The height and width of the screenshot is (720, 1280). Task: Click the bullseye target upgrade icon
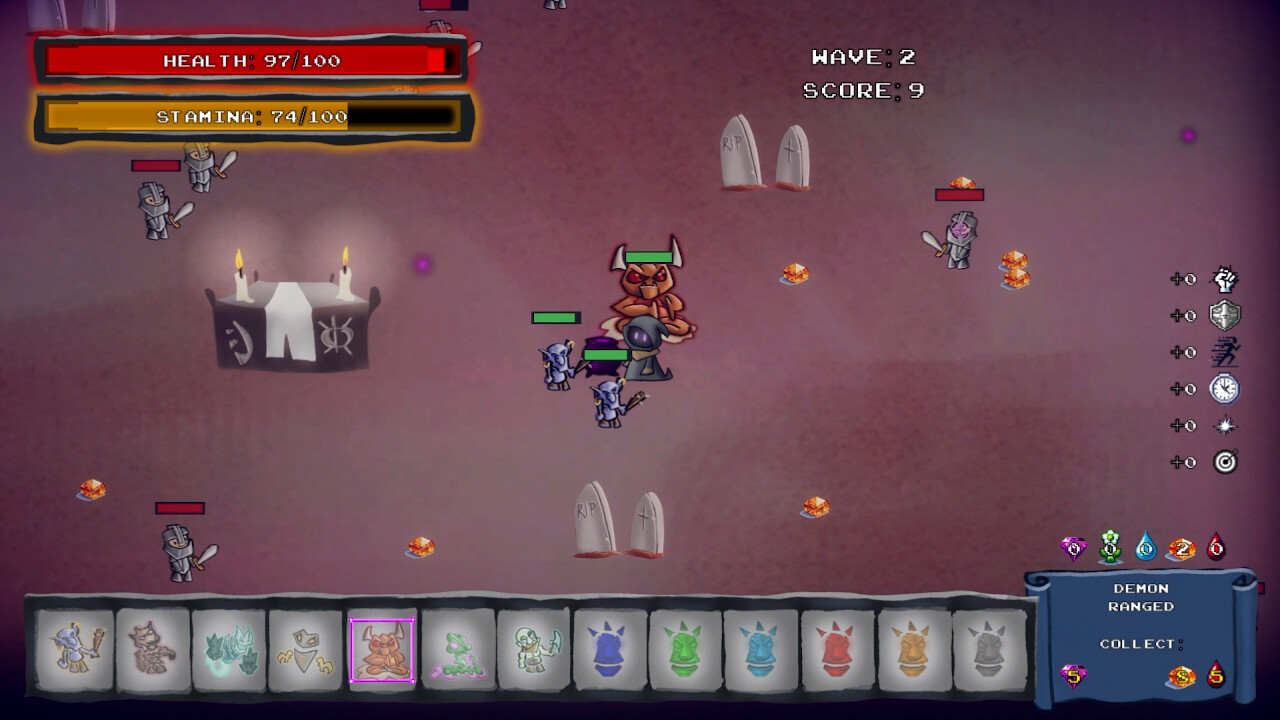[1224, 462]
